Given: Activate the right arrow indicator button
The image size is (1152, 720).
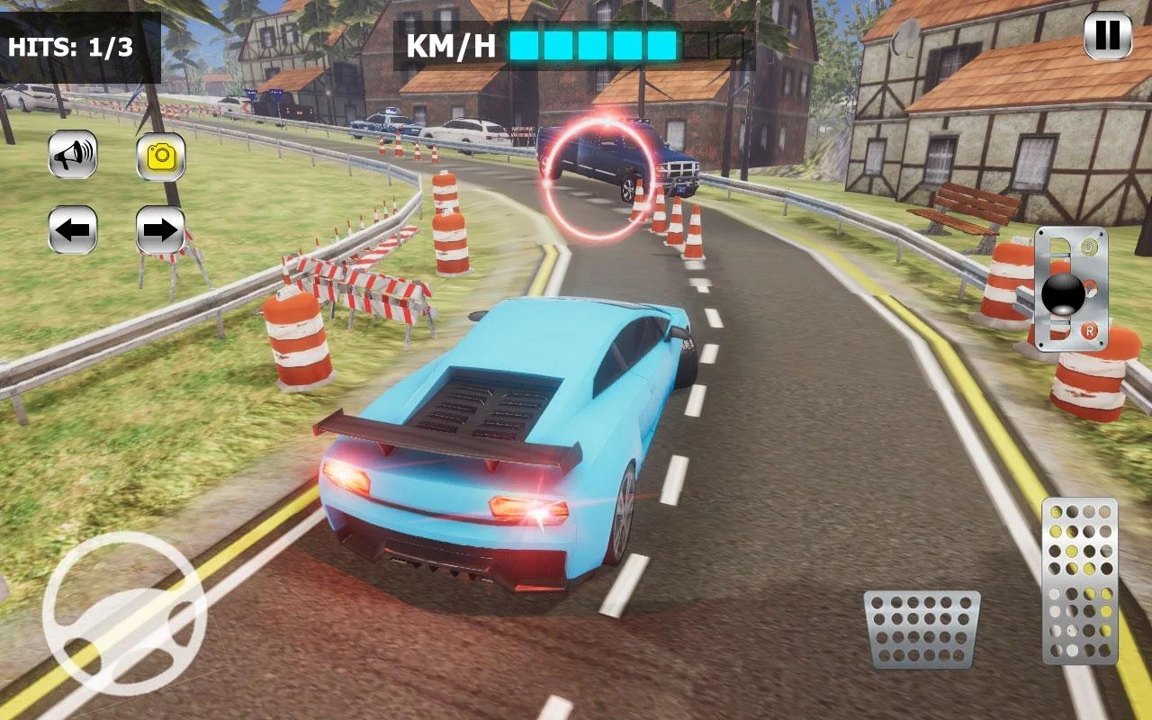Looking at the screenshot, I should pyautogui.click(x=161, y=231).
